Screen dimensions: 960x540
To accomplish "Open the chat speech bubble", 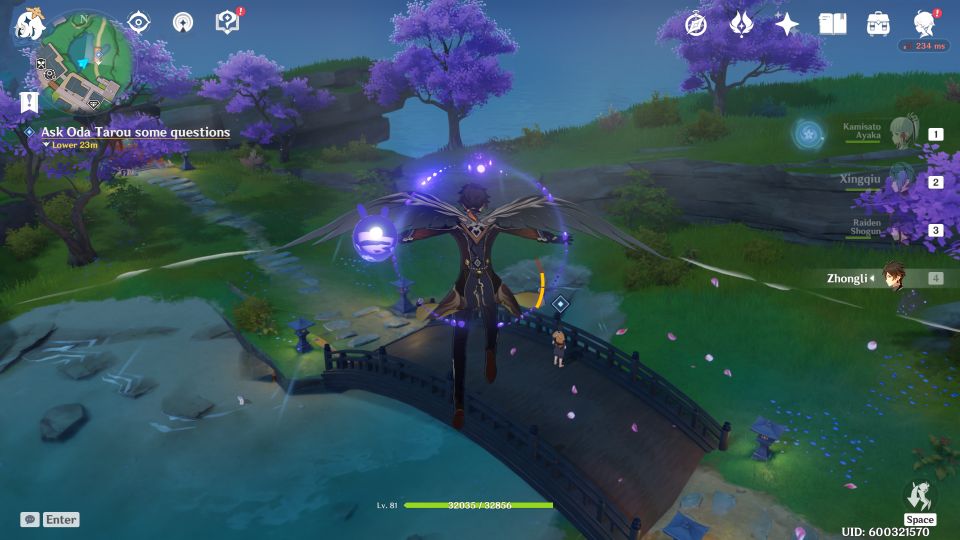I will click(30, 520).
